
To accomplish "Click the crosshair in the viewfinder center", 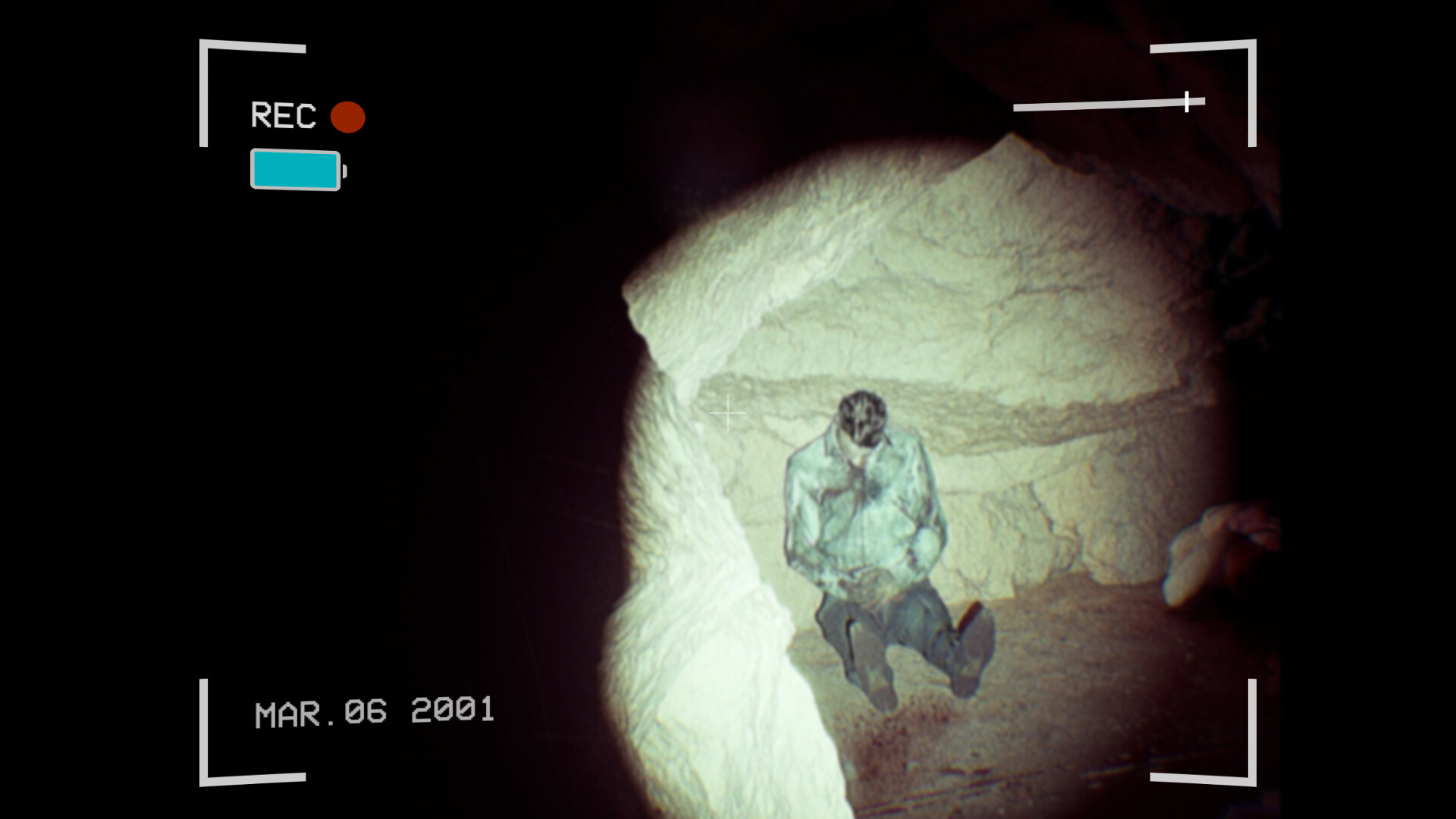I will pyautogui.click(x=729, y=413).
